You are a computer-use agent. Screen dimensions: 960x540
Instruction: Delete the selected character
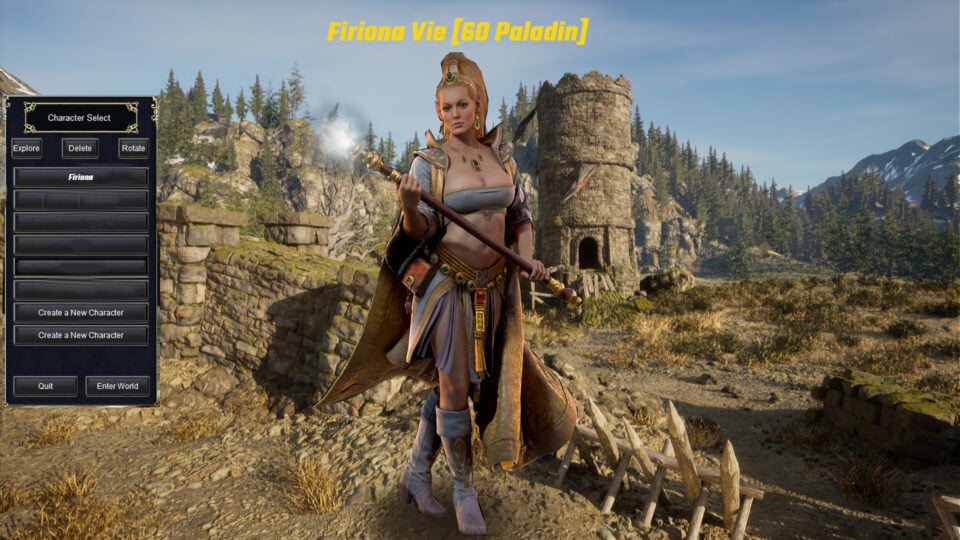click(x=80, y=148)
